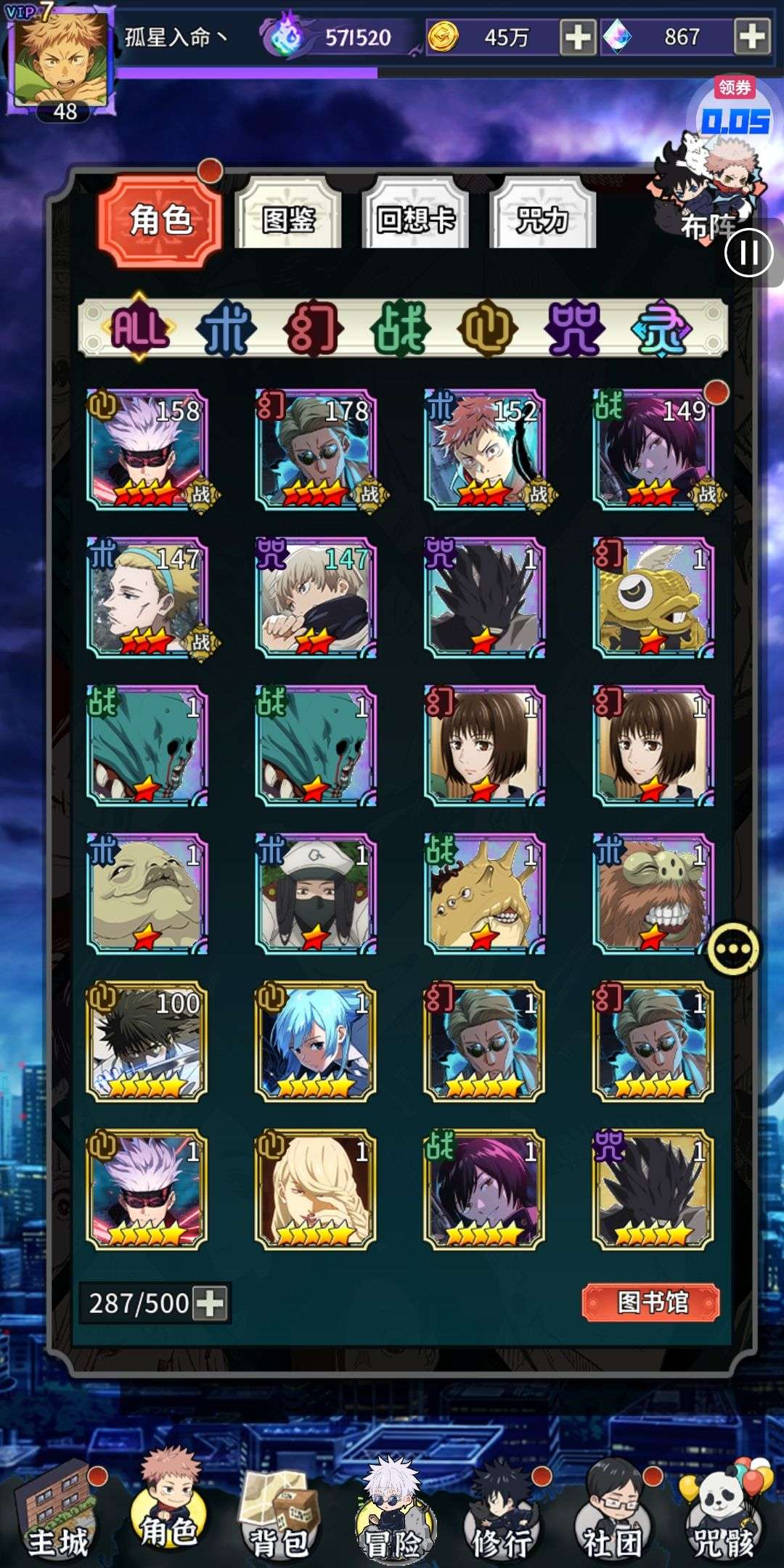This screenshot has height=1568, width=784.
Task: Add more gold coins
Action: coord(578,37)
